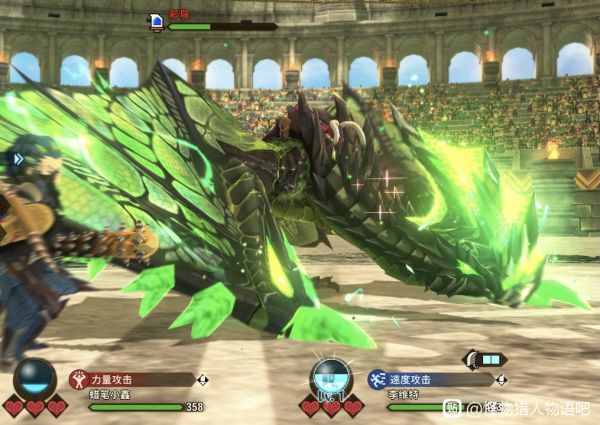Click the enemy monster icon beside 彩鸟

pyautogui.click(x=156, y=20)
